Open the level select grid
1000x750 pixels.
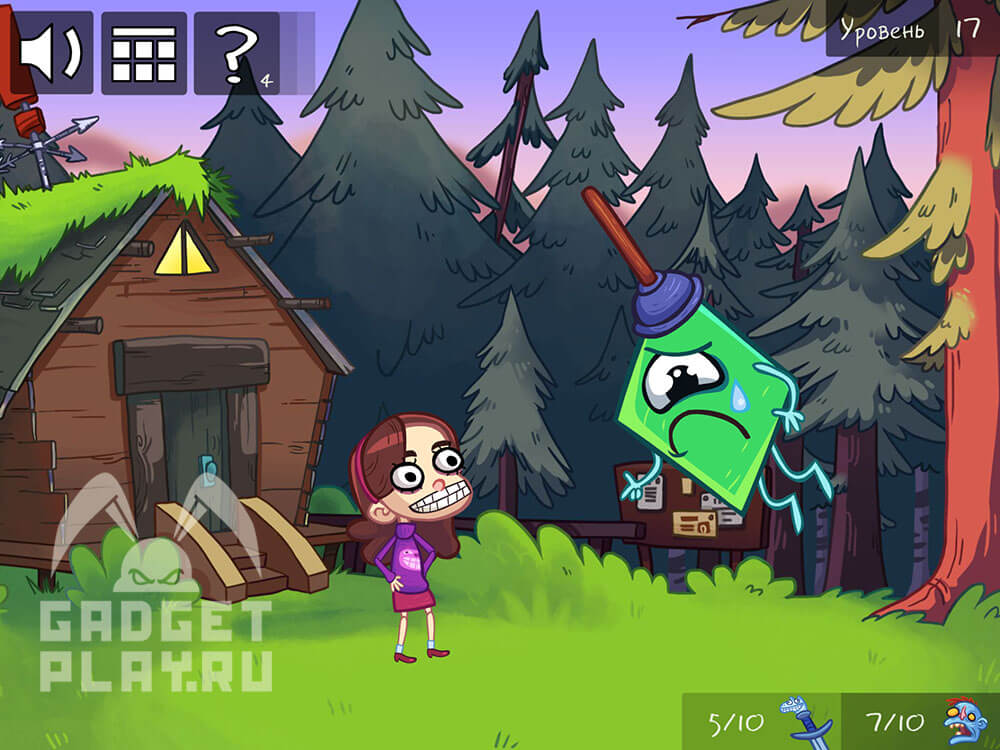pos(143,53)
